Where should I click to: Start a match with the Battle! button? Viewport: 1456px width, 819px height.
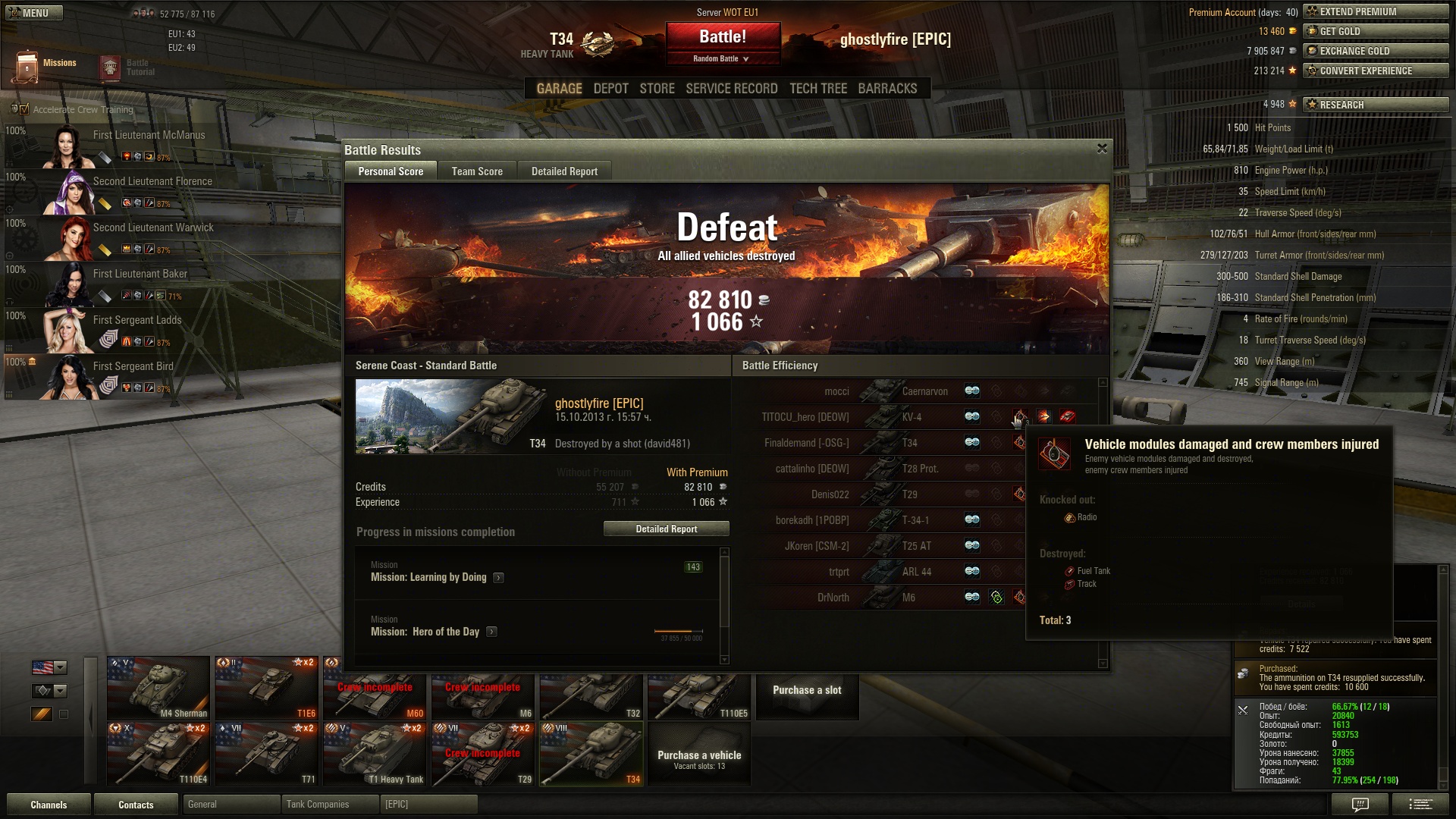click(x=723, y=37)
